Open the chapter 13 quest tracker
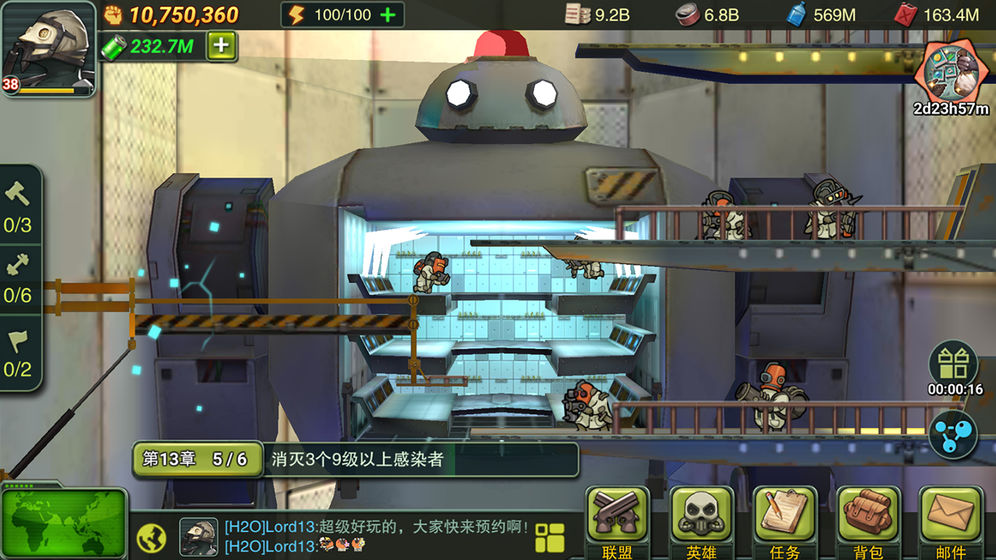 [x=355, y=459]
